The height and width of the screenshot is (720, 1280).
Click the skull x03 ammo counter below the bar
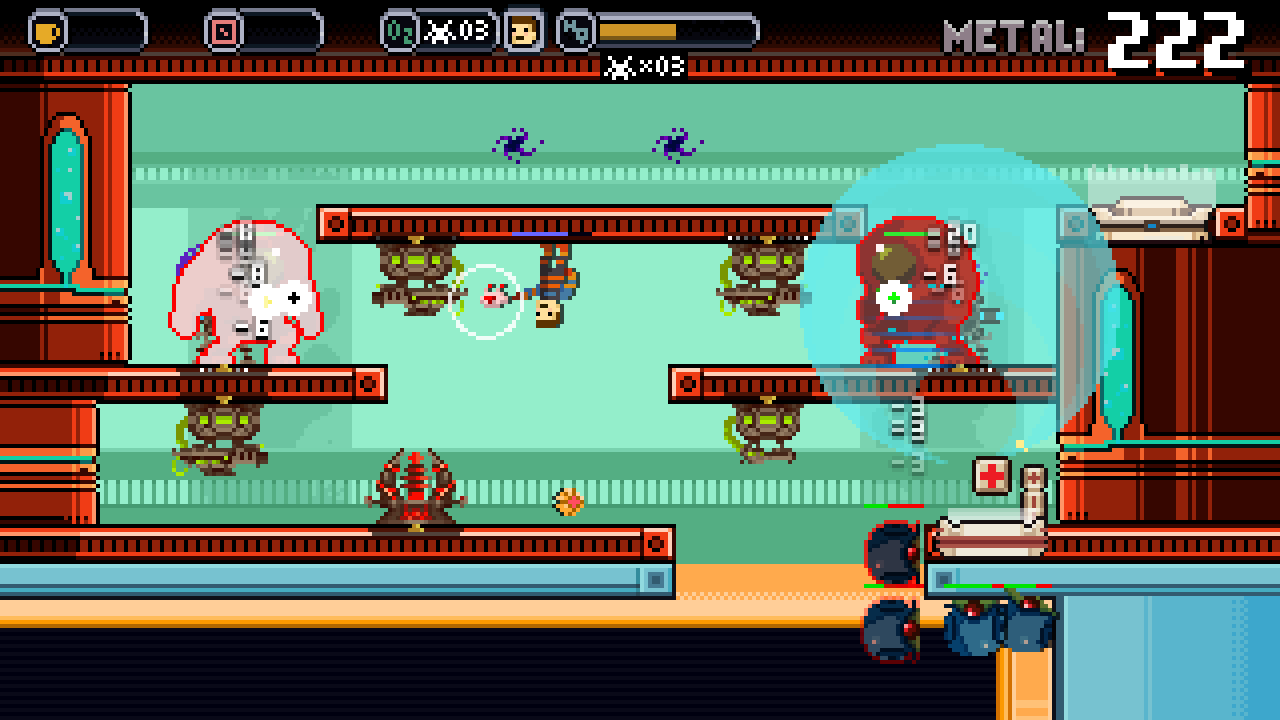point(644,67)
